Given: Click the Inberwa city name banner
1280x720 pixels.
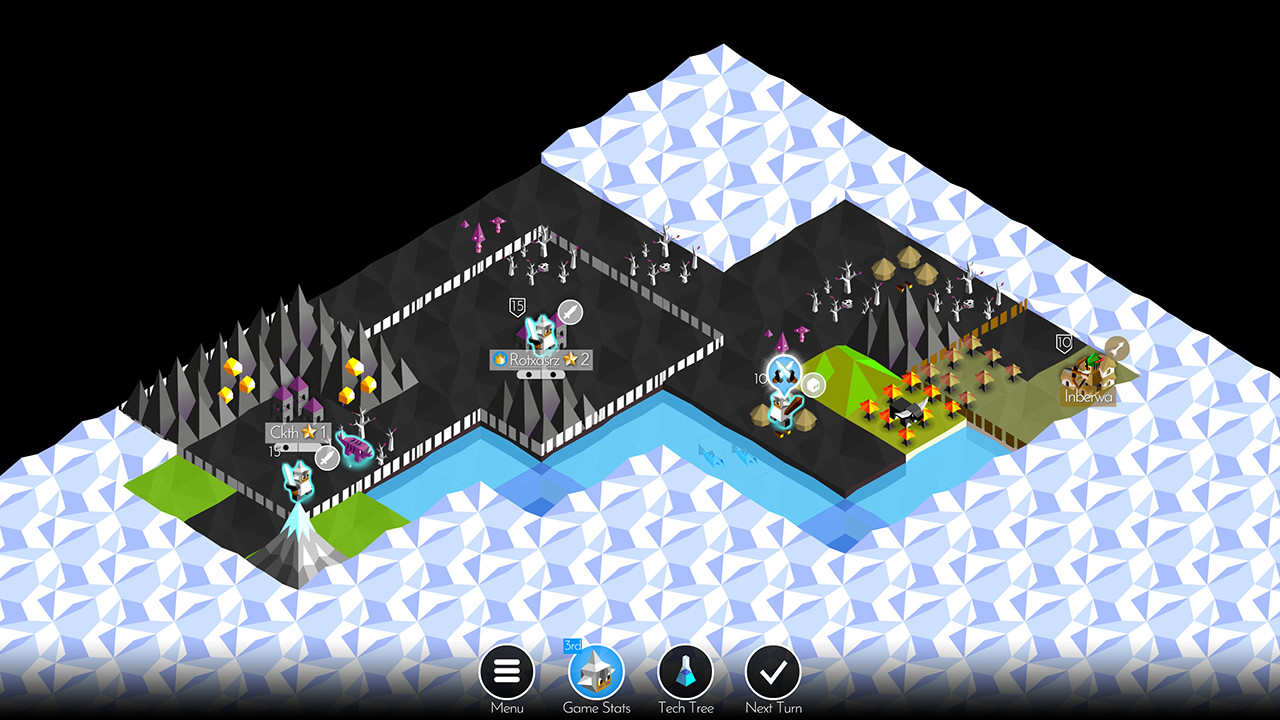Looking at the screenshot, I should point(1087,397).
